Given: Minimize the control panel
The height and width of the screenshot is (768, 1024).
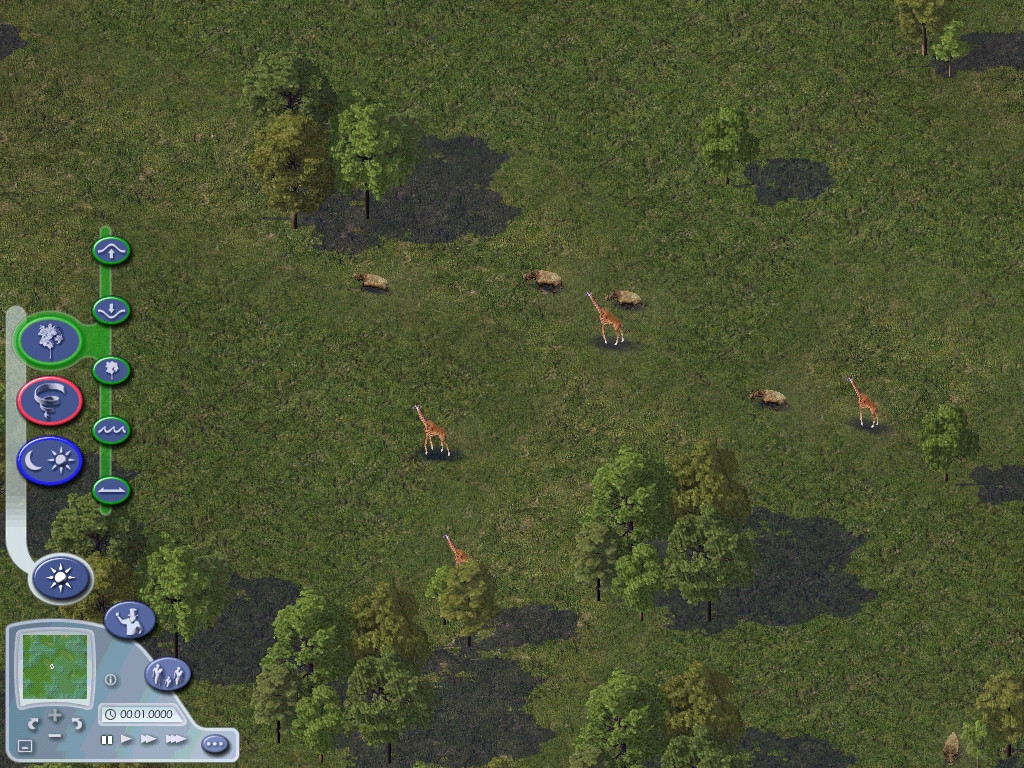Looking at the screenshot, I should tap(26, 745).
